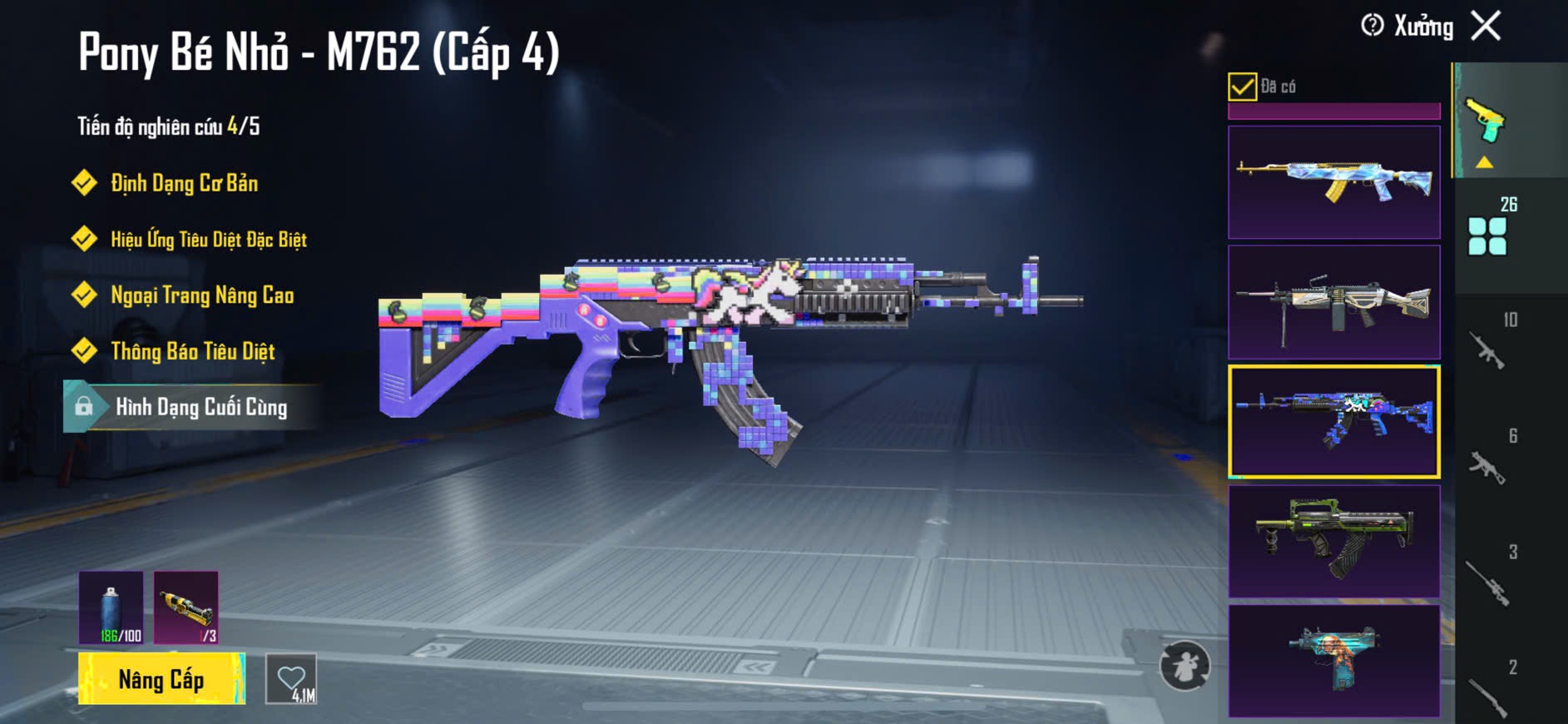Viewport: 1568px width, 724px height.
Task: Pick the green Groza skin thumbnail
Action: click(1333, 541)
